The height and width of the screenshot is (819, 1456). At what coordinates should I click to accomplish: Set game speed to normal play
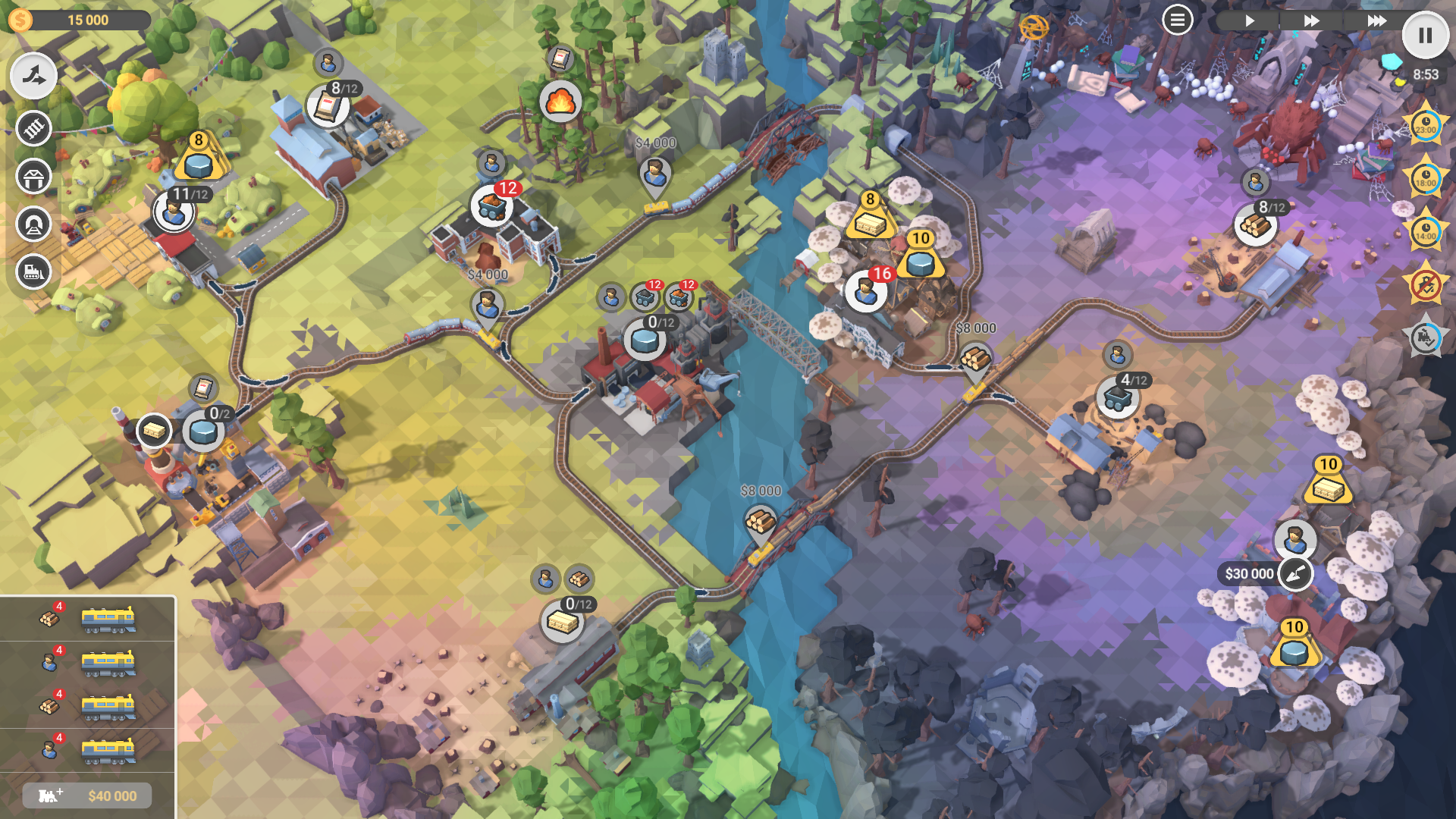[x=1250, y=20]
